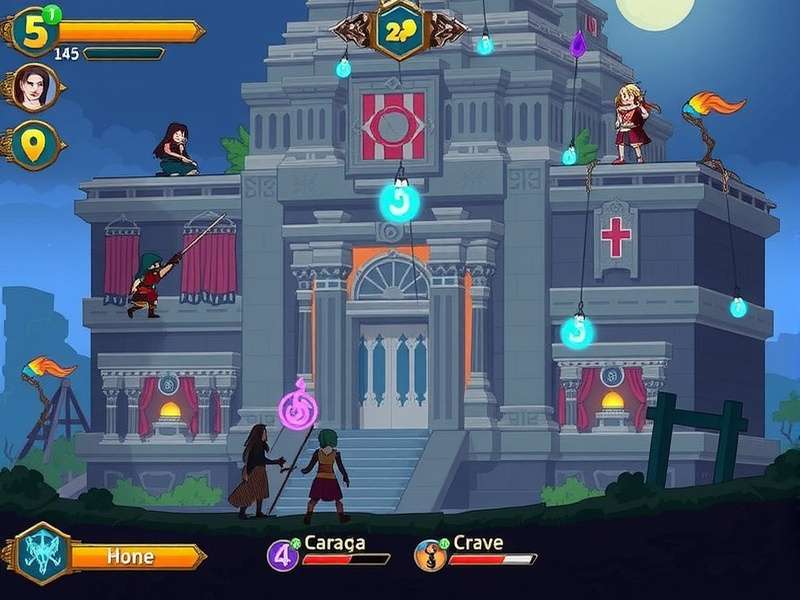
Task: Open the character portrait icon
Action: click(x=33, y=88)
